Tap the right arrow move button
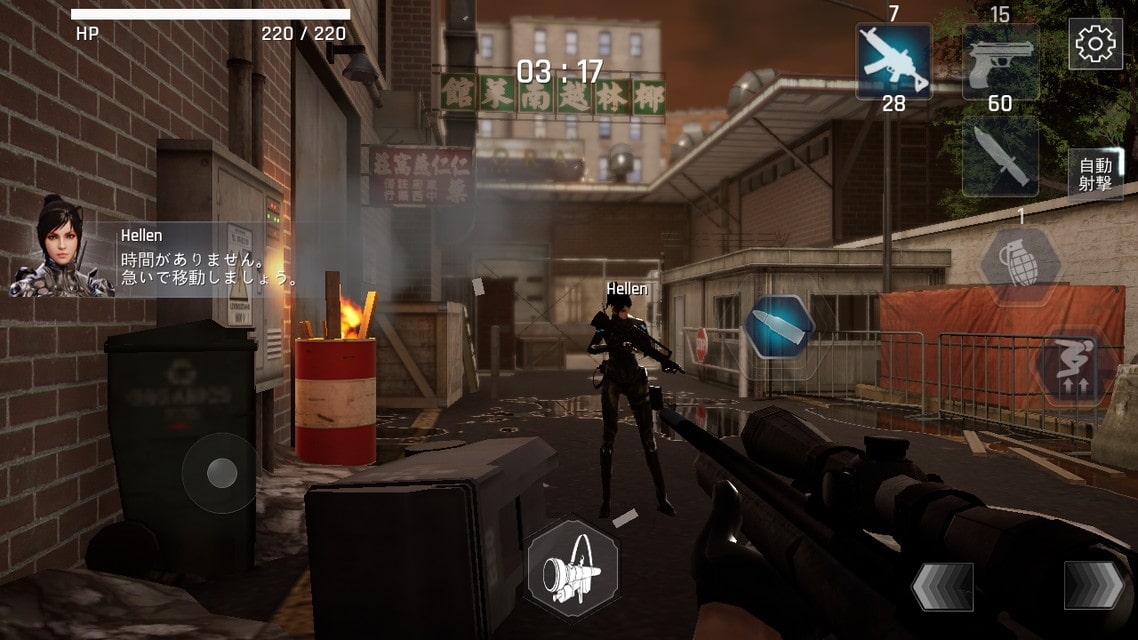The height and width of the screenshot is (640, 1138). point(1093,585)
